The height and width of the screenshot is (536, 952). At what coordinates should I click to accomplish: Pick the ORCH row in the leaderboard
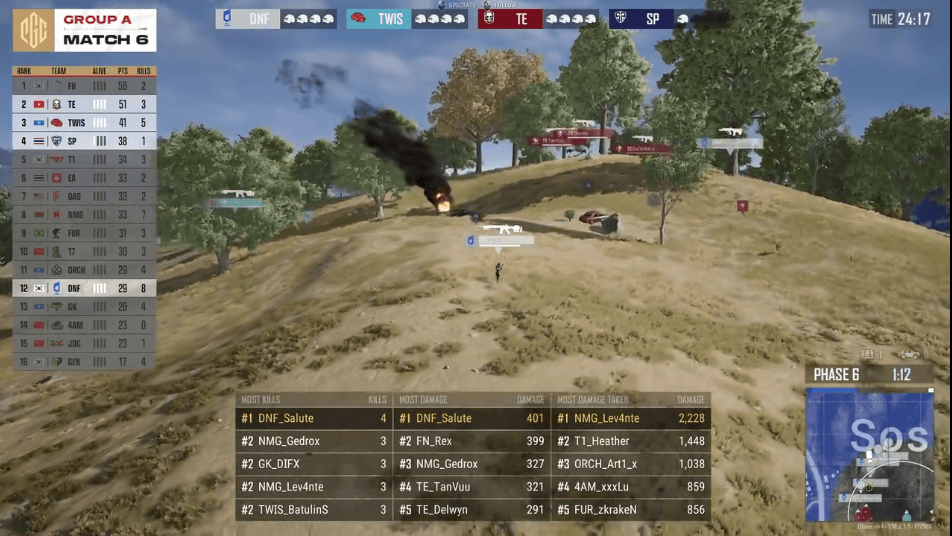point(83,270)
